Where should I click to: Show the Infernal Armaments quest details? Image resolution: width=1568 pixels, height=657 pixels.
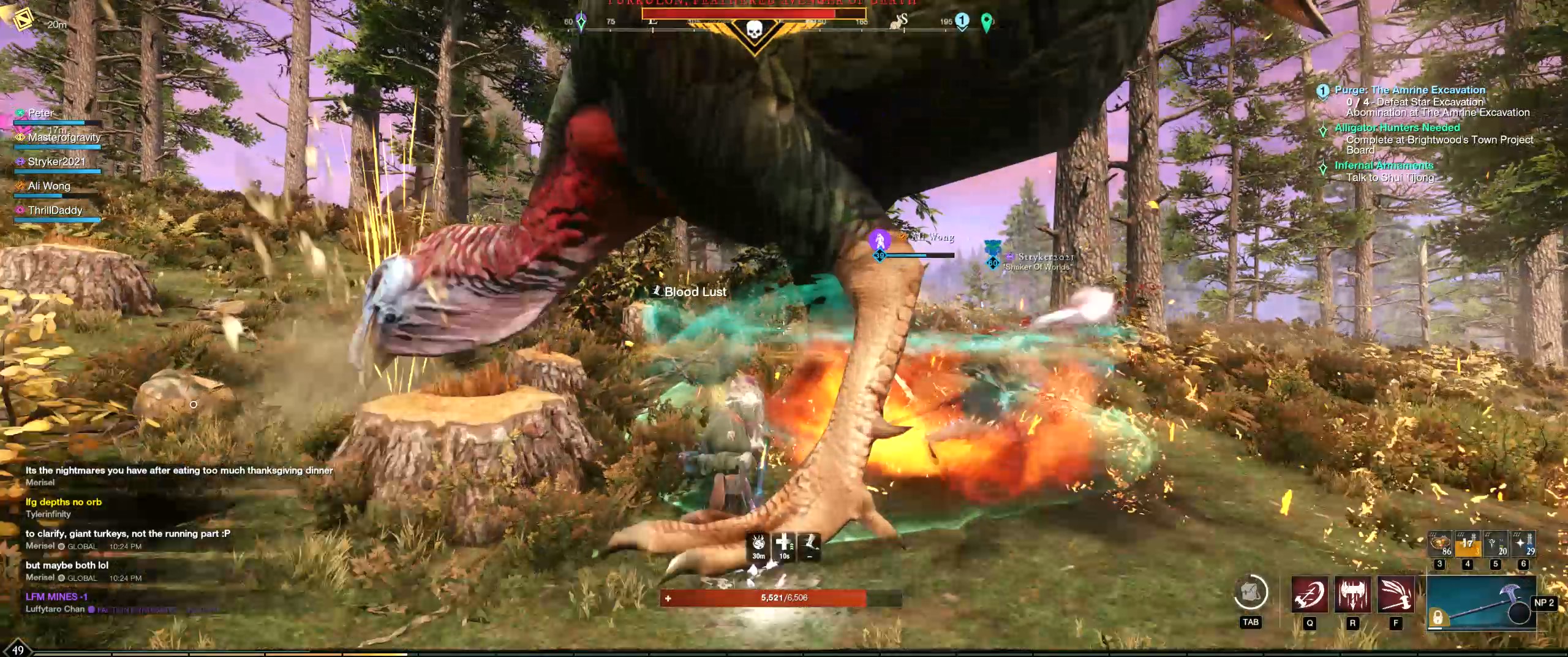pos(1384,165)
